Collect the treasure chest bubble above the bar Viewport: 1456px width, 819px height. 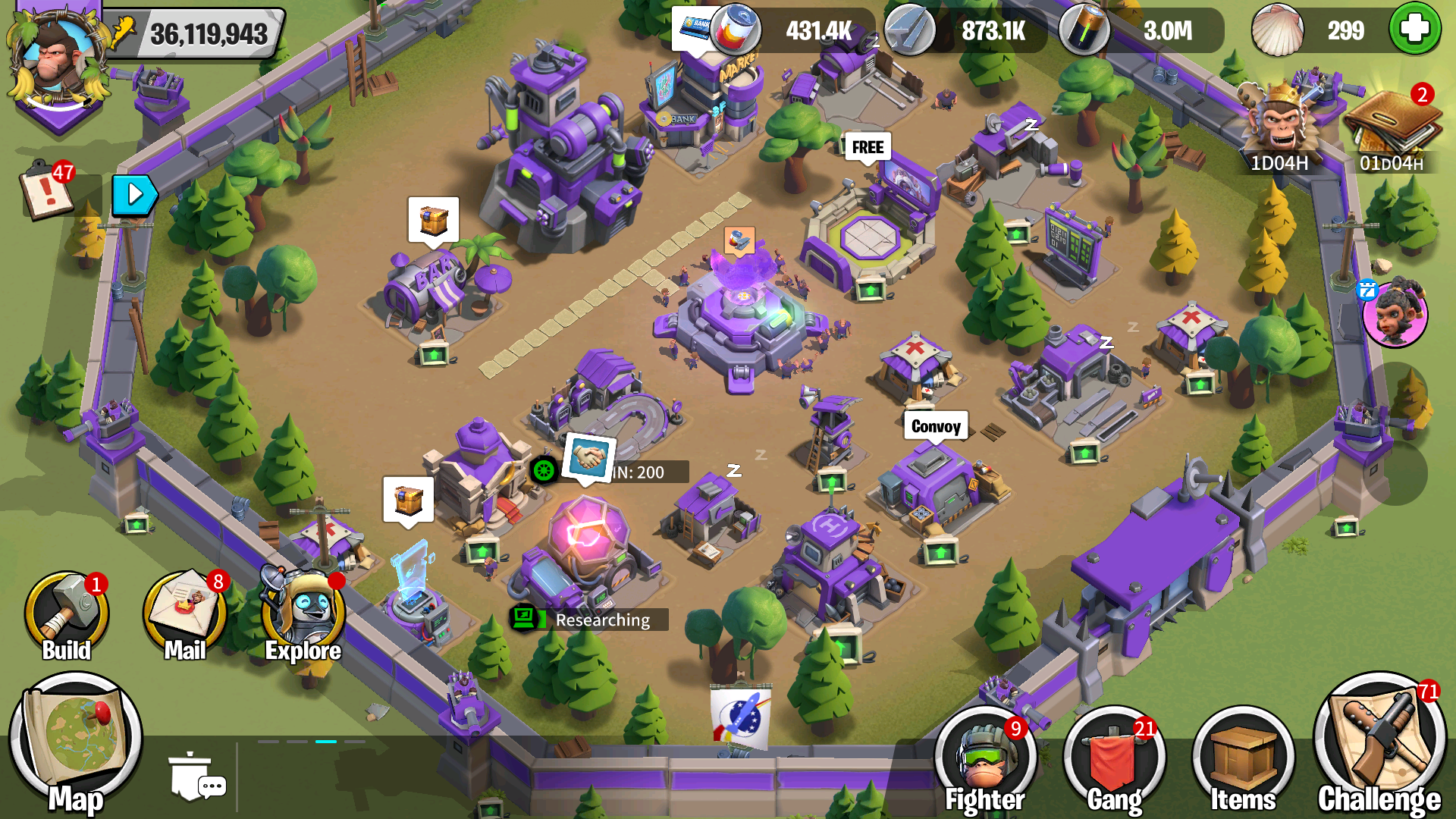[x=433, y=221]
